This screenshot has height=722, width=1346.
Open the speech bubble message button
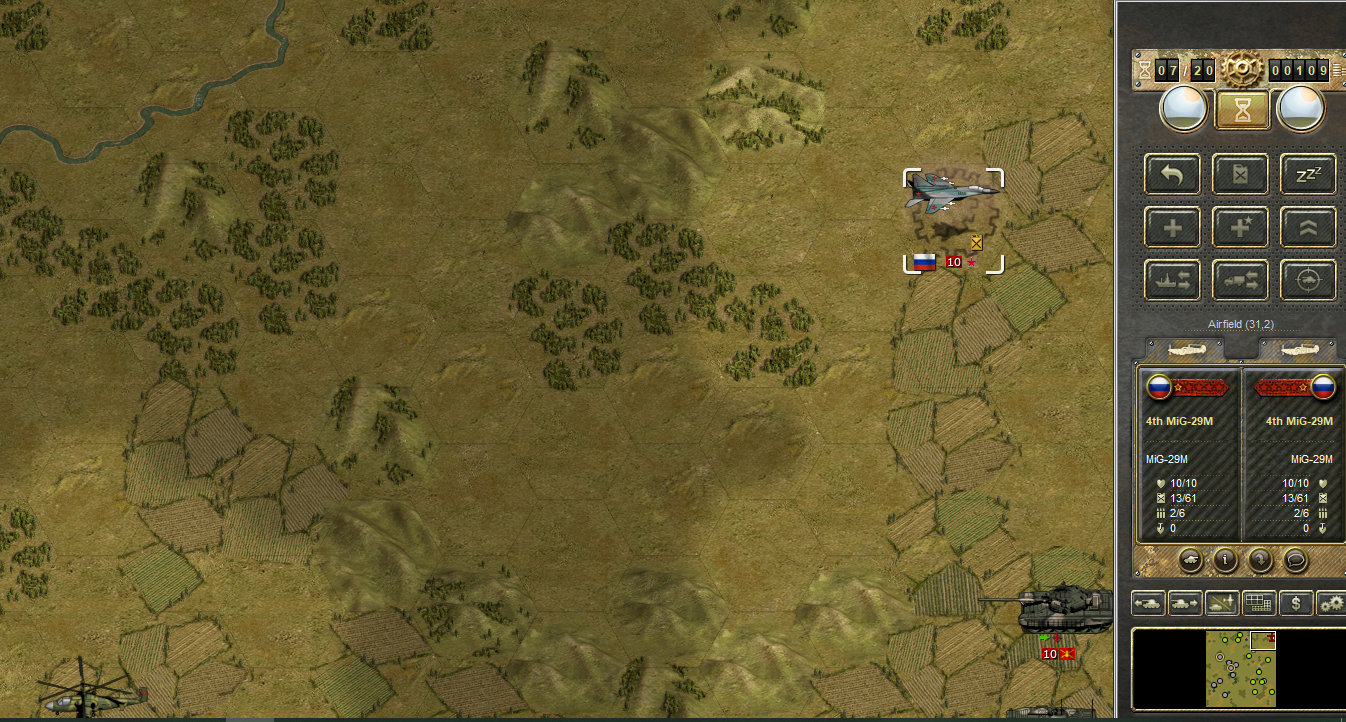(1295, 559)
